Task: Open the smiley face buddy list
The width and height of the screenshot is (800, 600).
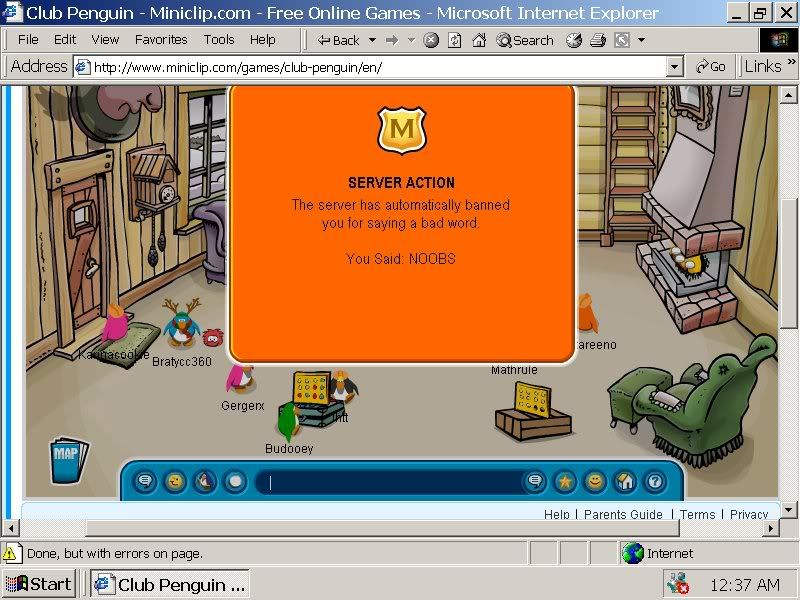Action: [595, 481]
